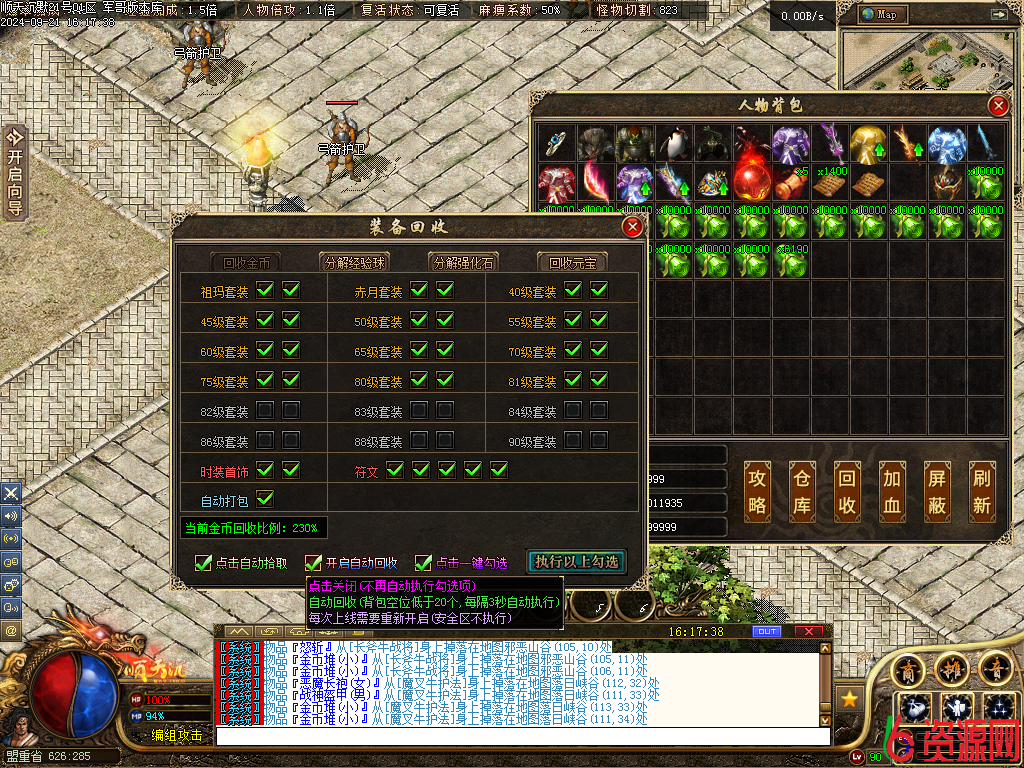The height and width of the screenshot is (768, 1024).
Task: Toggle the 开启自动回收 checkbox
Action: (314, 563)
